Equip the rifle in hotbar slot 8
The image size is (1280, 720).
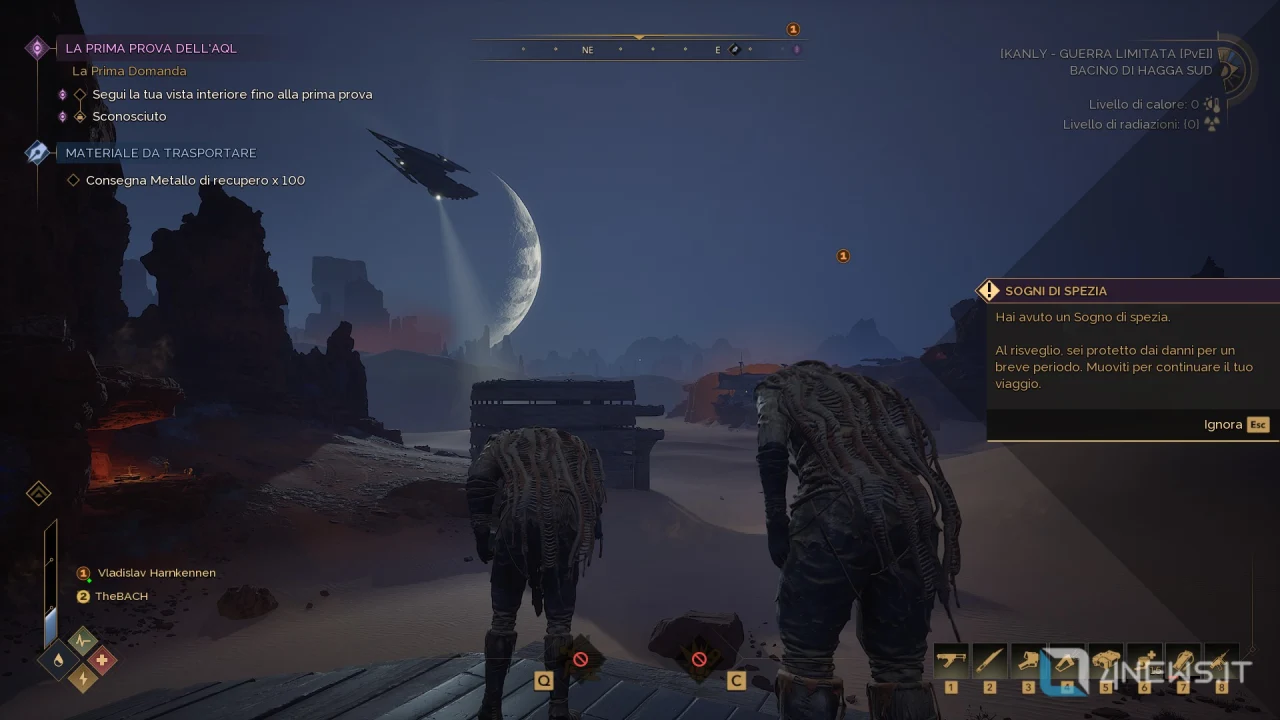1221,661
